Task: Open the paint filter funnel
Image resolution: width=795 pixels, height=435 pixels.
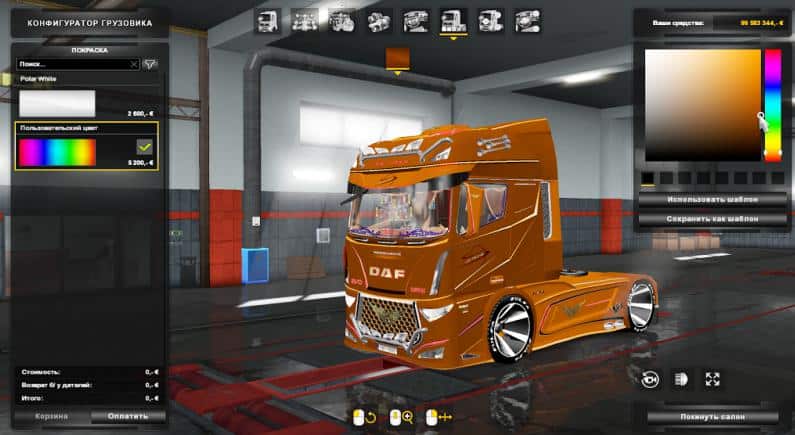Action: click(151, 63)
